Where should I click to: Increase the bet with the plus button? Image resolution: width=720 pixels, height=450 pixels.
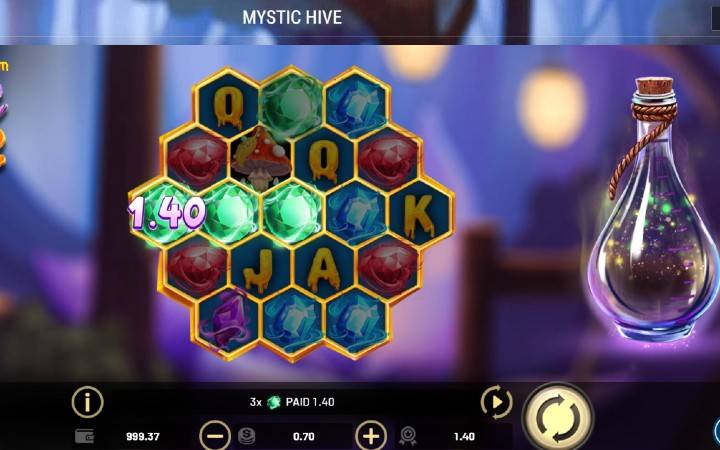tap(371, 436)
